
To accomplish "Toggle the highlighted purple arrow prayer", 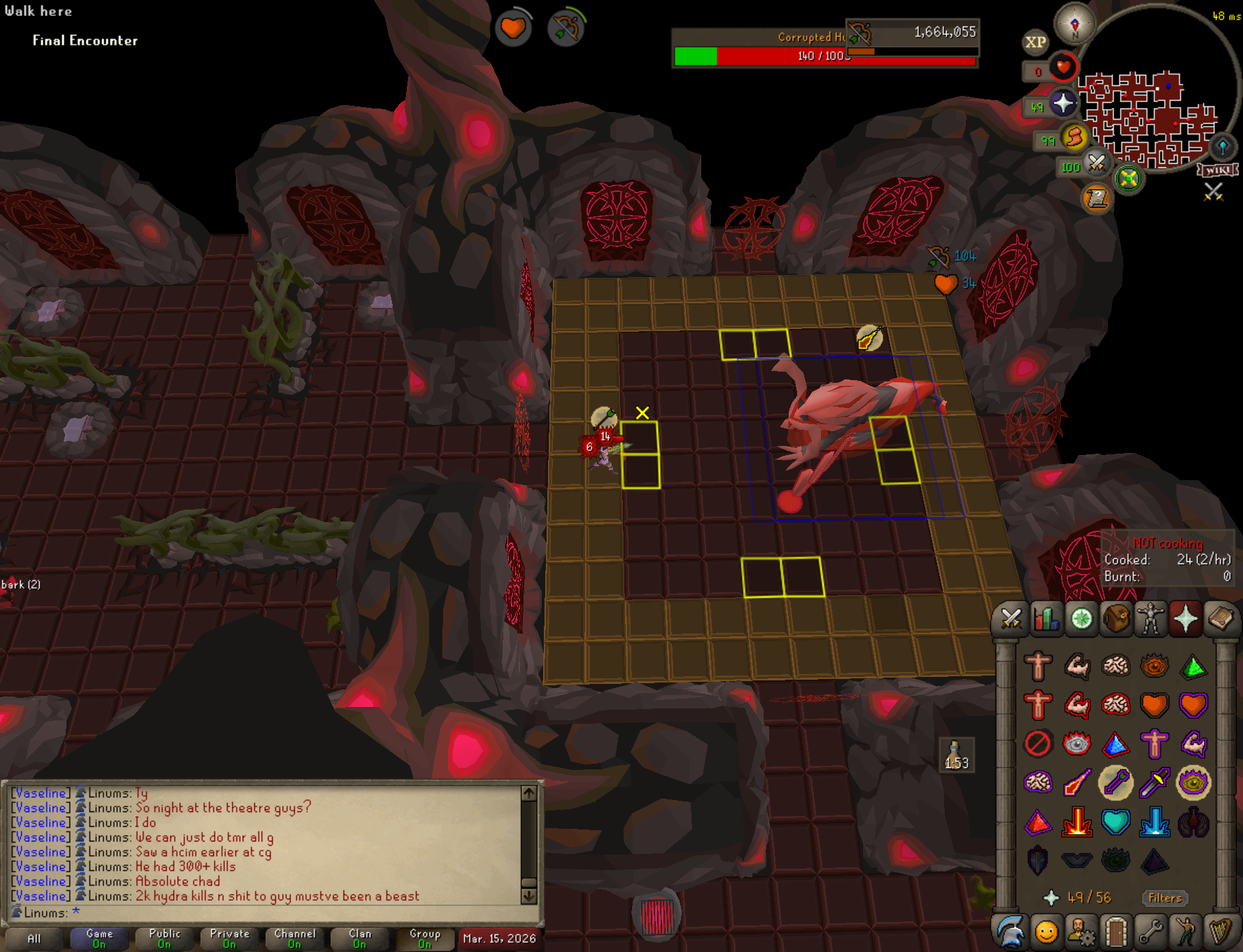I will pos(1116,783).
